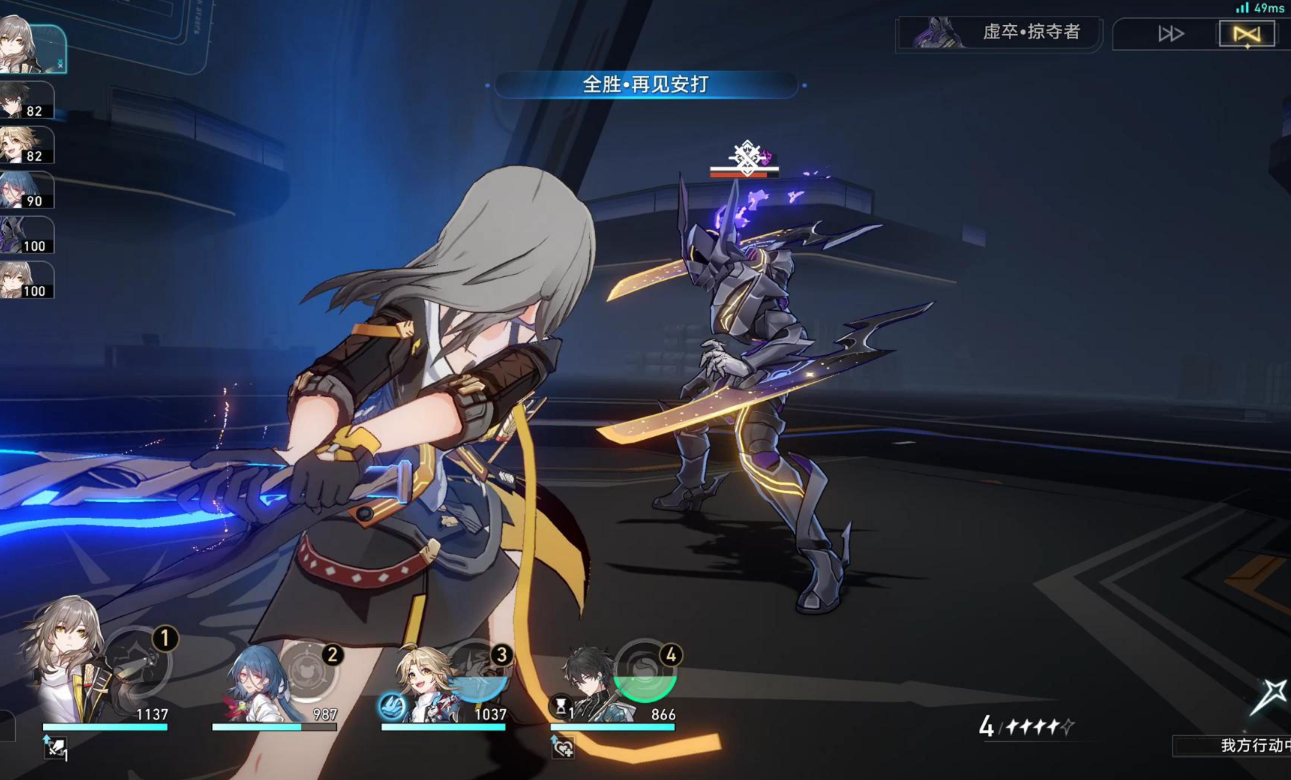Click the highlighted current-turn portrait in turn order

tap(30, 47)
